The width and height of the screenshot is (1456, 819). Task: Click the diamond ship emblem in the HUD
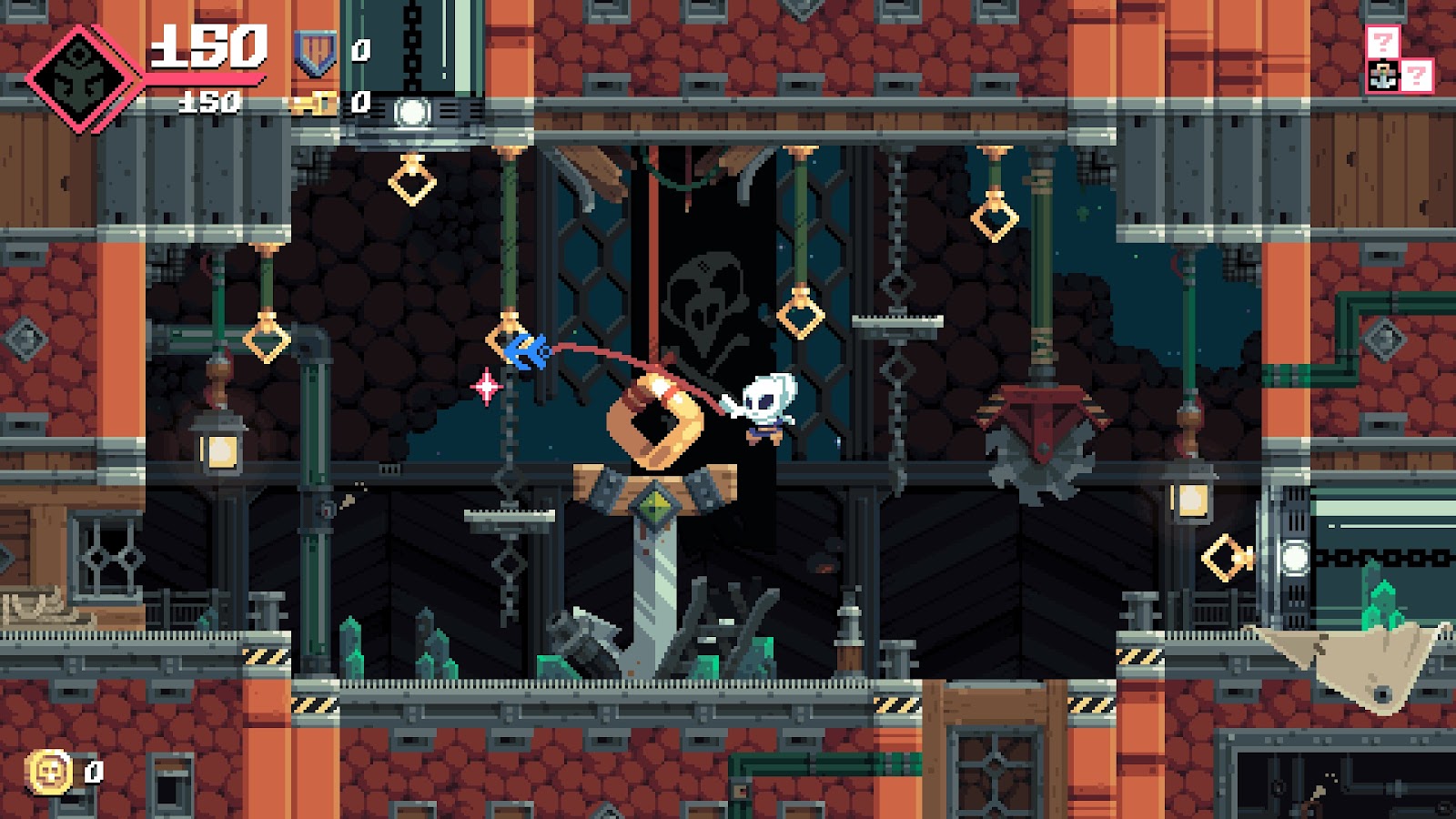[82, 78]
